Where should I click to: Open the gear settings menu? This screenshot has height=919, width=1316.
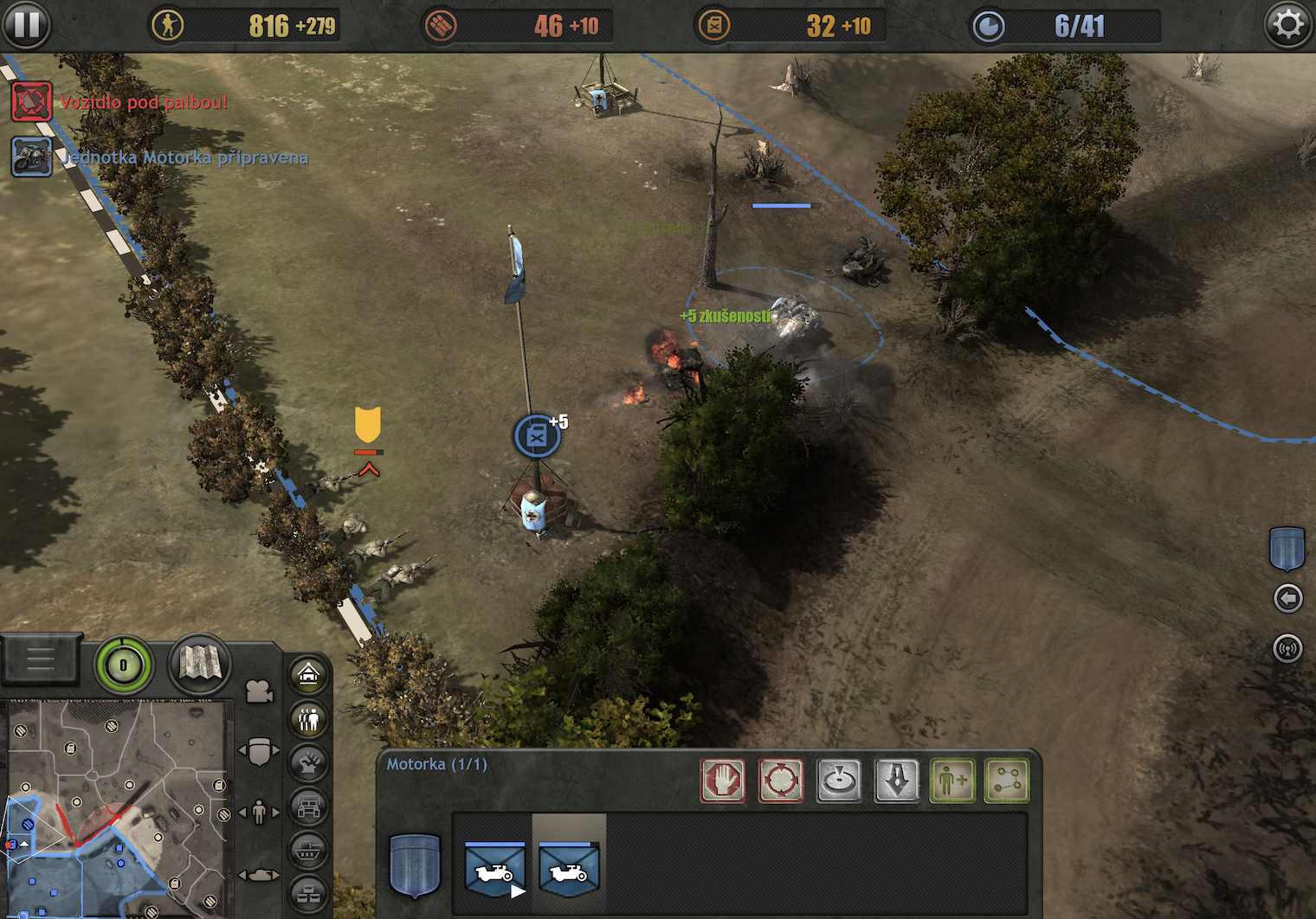1288,24
